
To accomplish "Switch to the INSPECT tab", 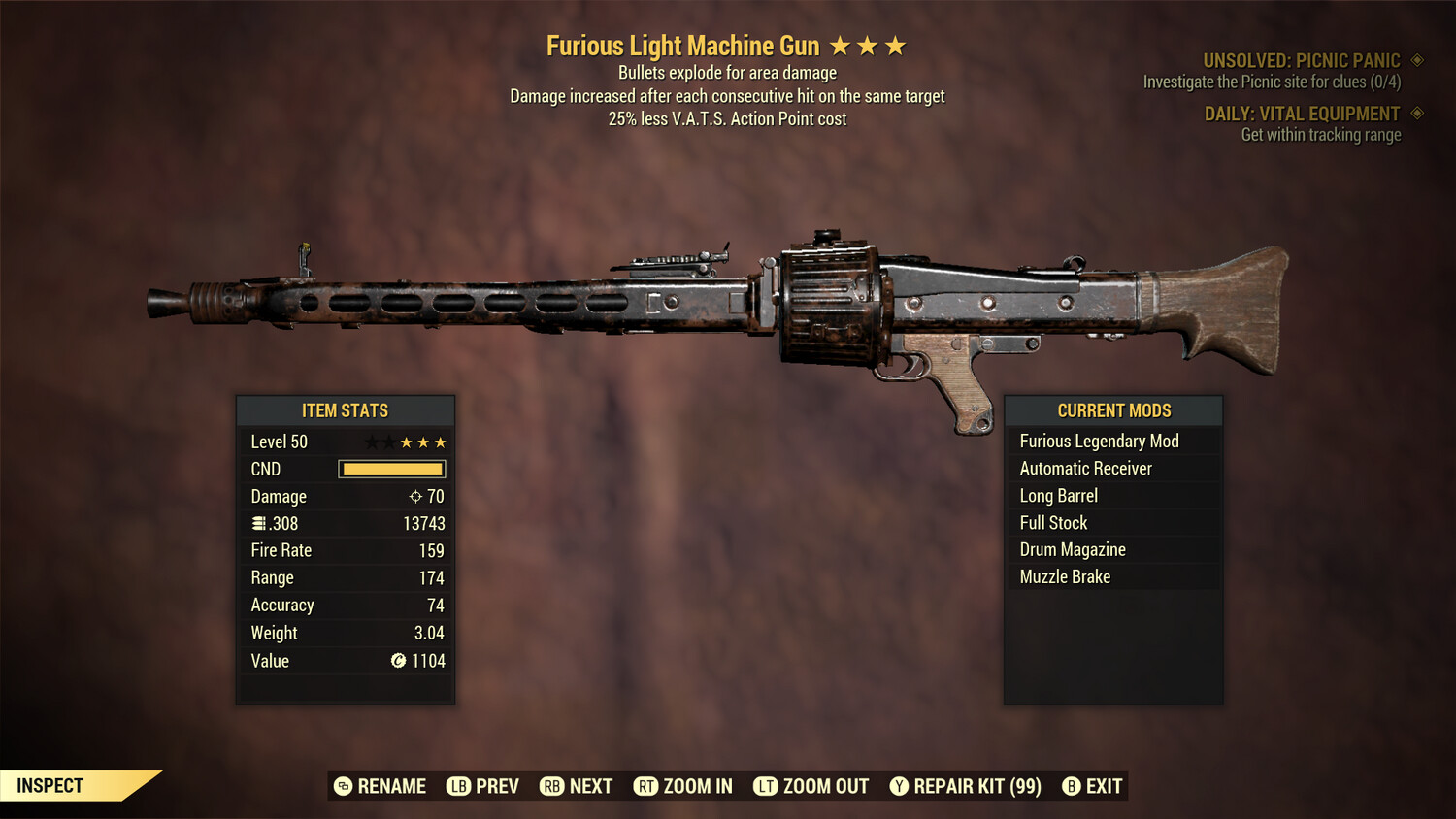I will [50, 785].
